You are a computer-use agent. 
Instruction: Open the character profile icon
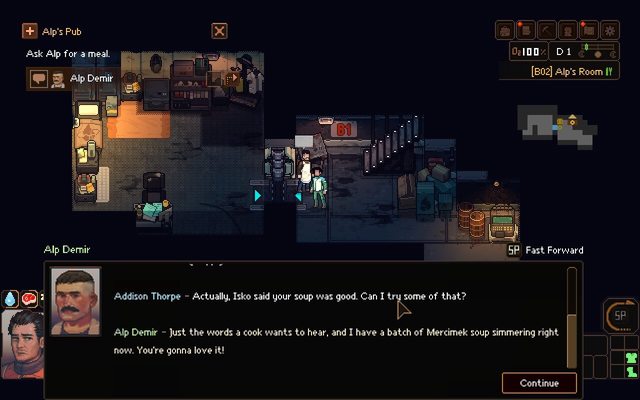pyautogui.click(x=567, y=30)
